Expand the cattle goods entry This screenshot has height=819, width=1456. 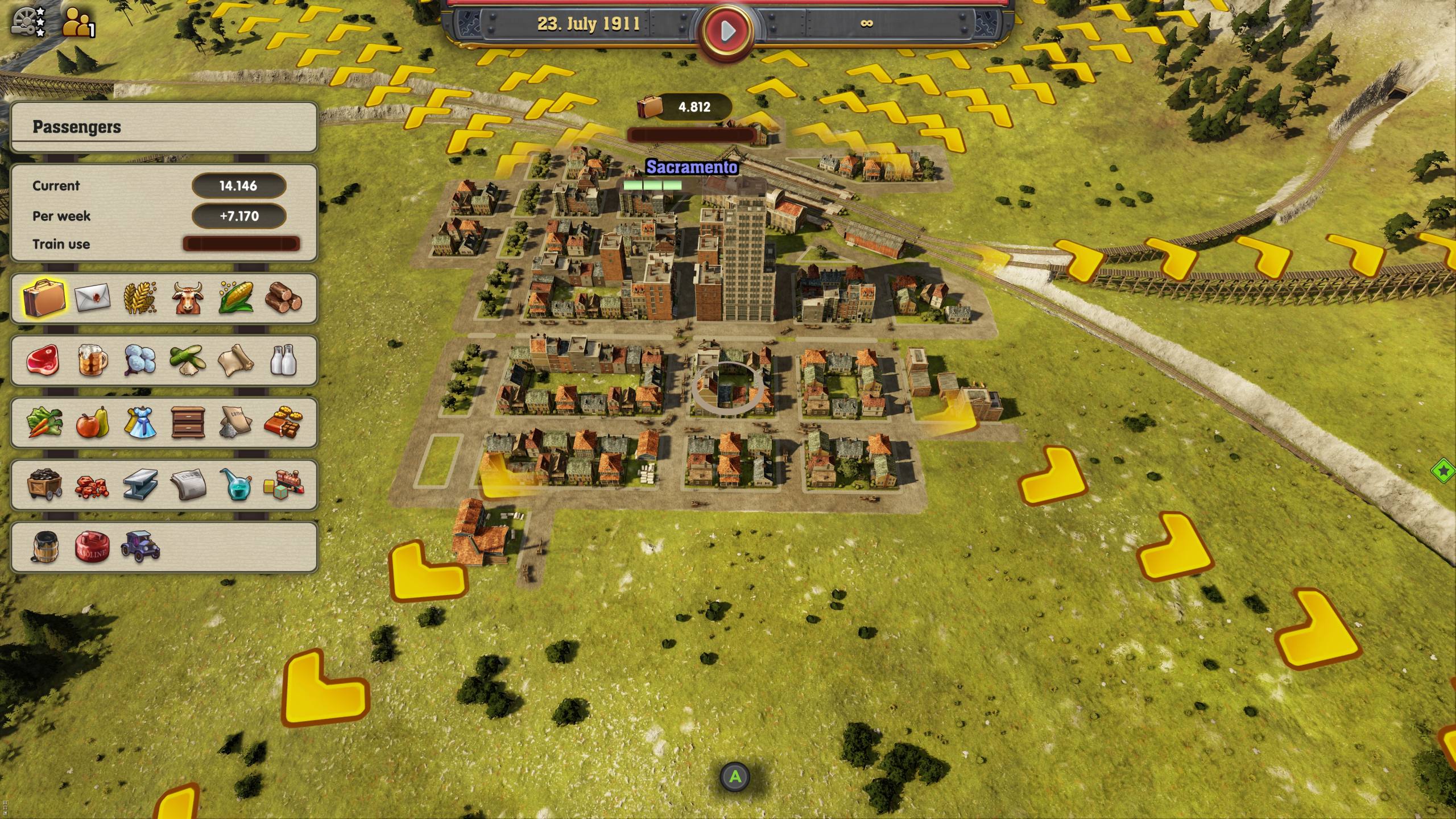[x=188, y=298]
